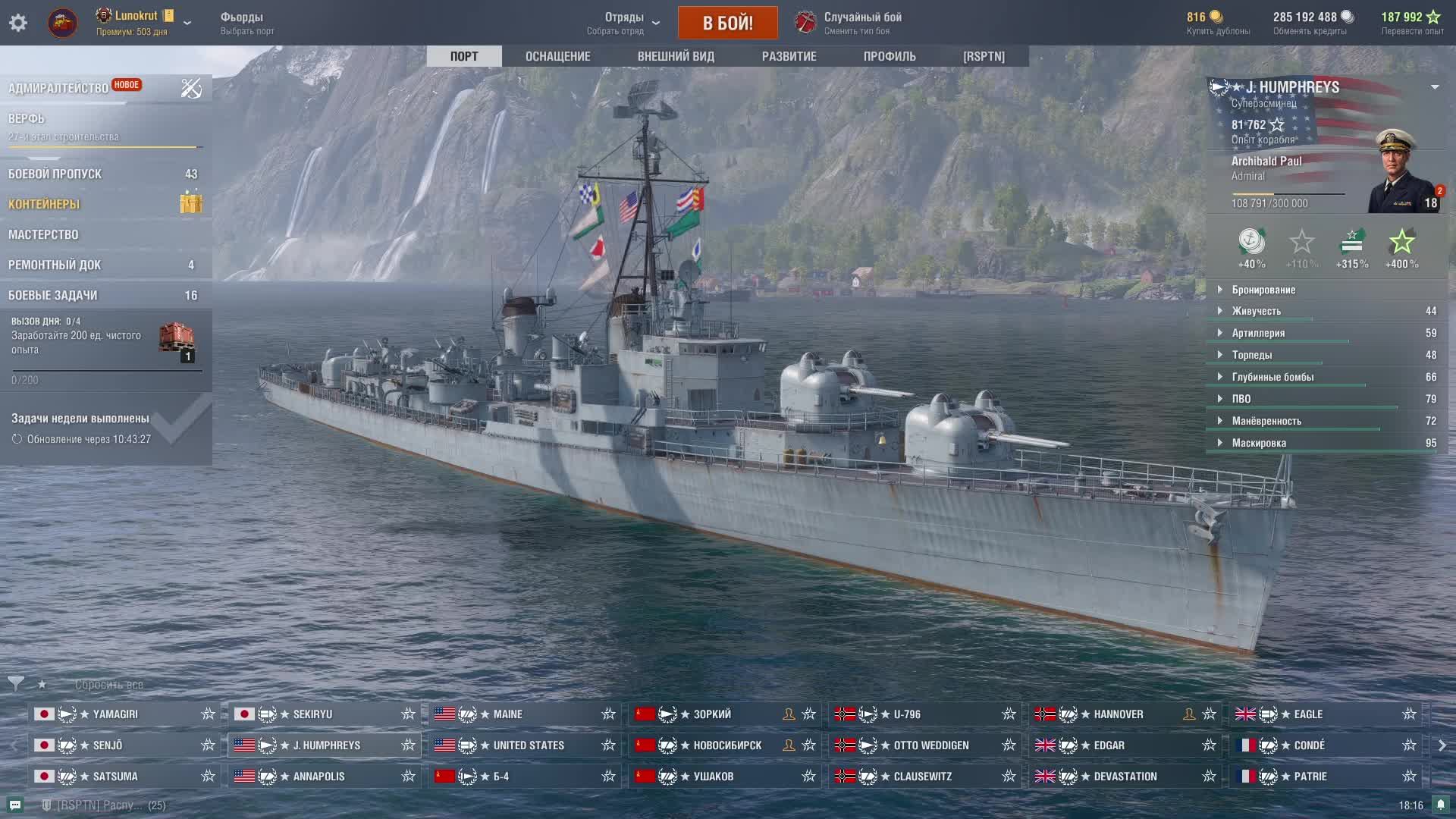1456x819 pixels.
Task: Open the [RSPTN] clan tab
Action: 984,56
